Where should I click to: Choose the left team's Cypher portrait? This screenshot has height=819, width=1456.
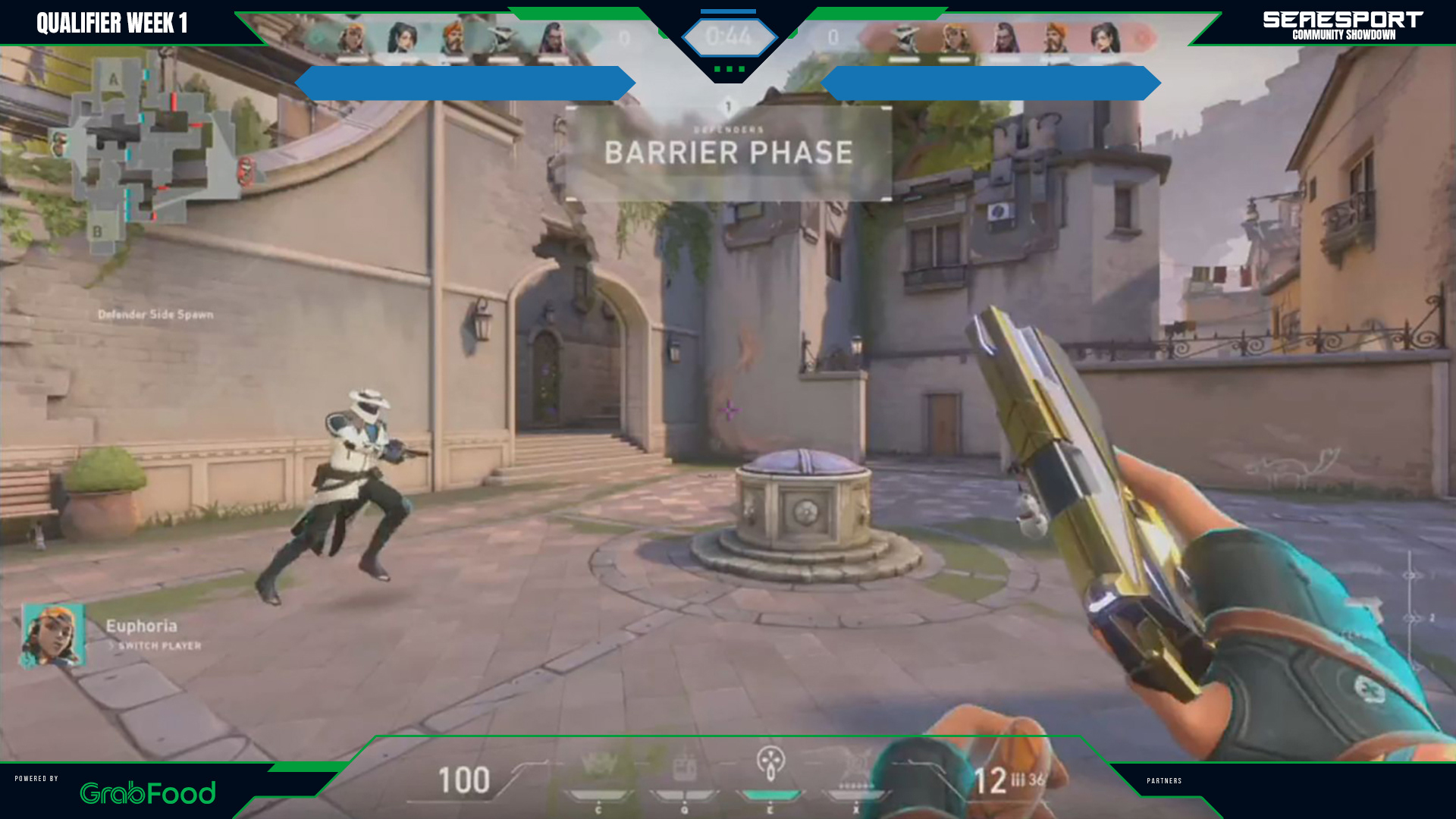(502, 38)
